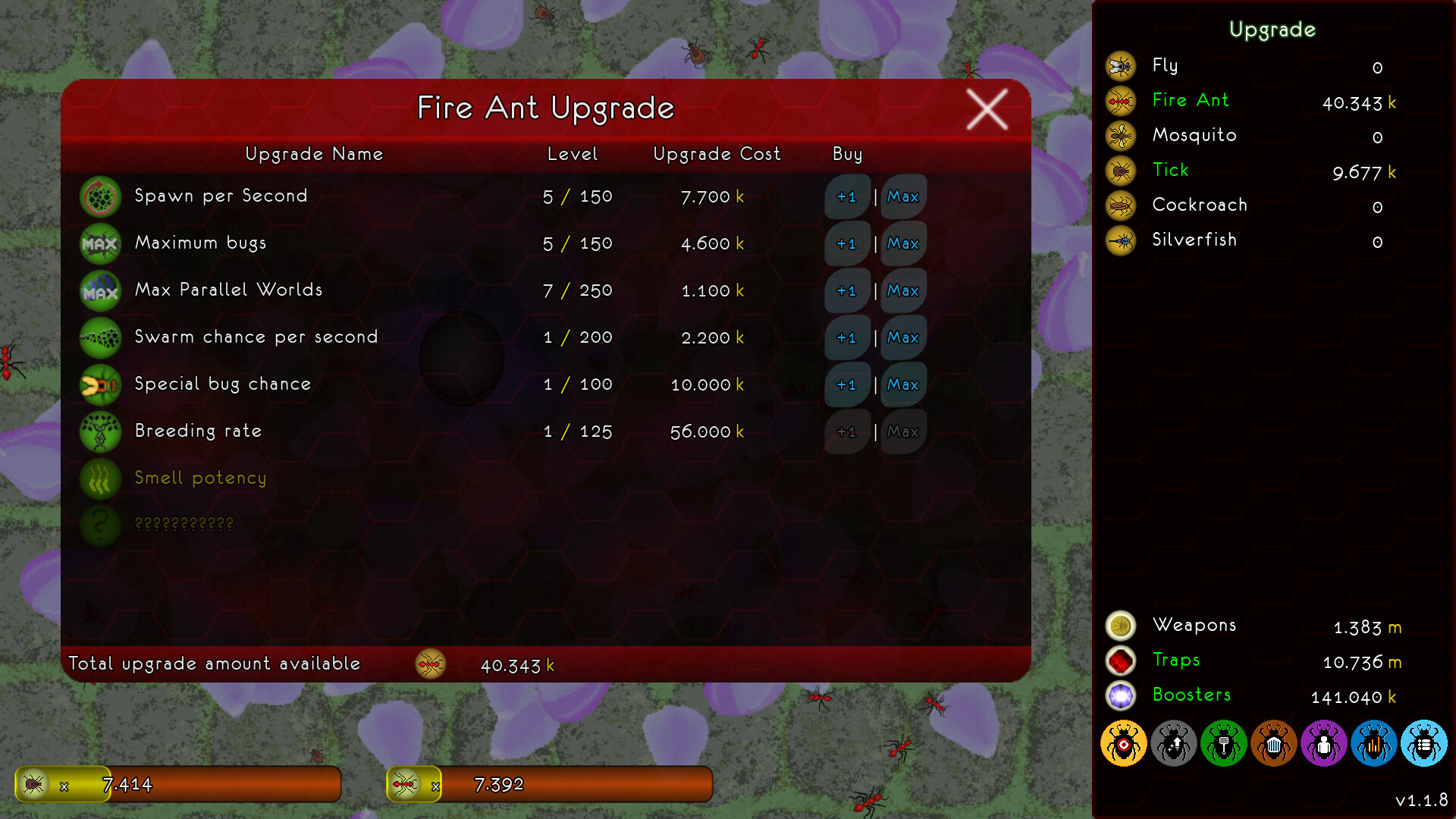Select Fire Ant in the Upgrade sidebar
This screenshot has width=1456, height=819.
click(x=1191, y=100)
